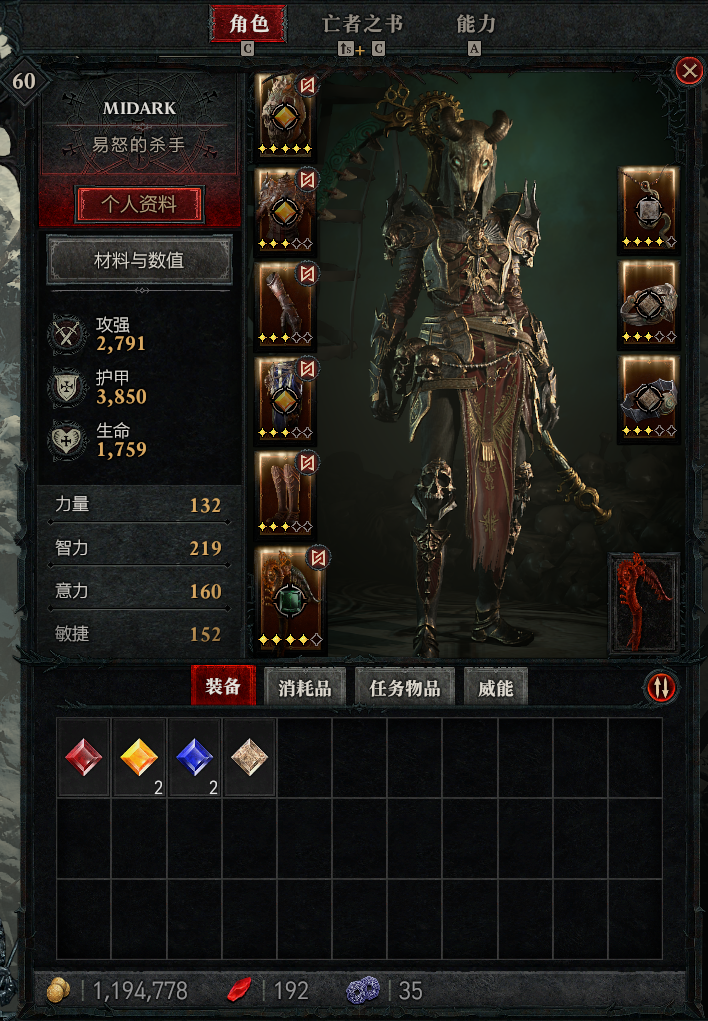Select the 装备 inventory tab

(223, 686)
